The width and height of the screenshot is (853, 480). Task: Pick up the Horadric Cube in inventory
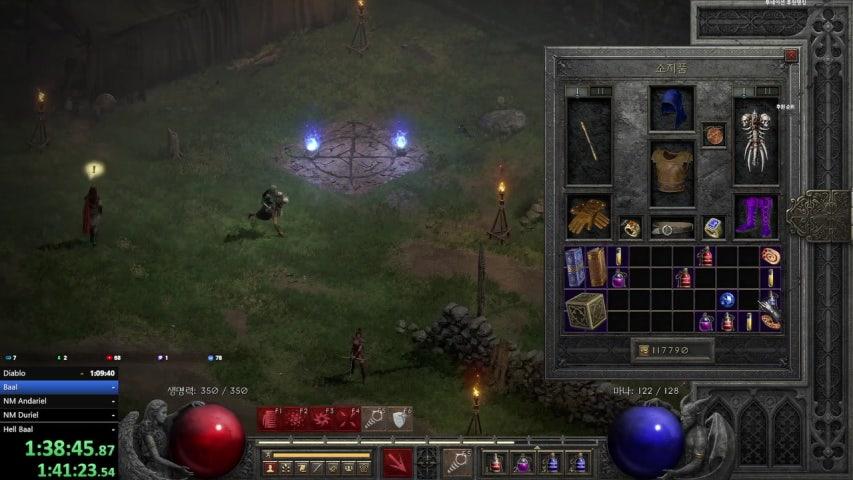586,311
